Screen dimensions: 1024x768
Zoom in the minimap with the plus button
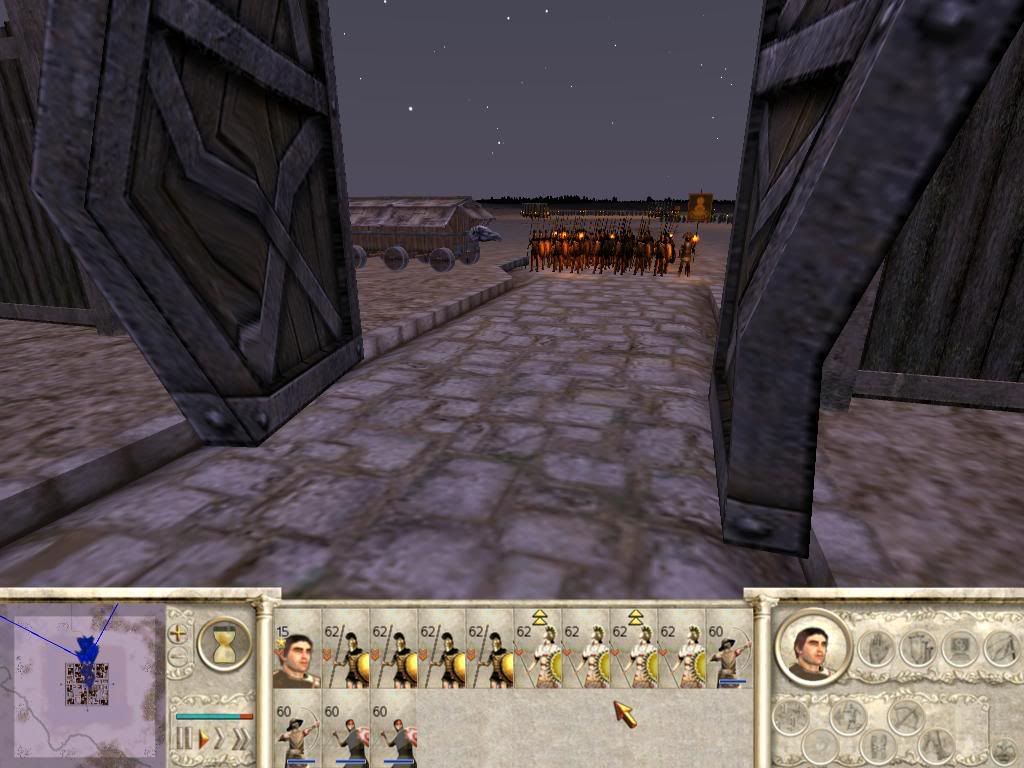[x=178, y=633]
